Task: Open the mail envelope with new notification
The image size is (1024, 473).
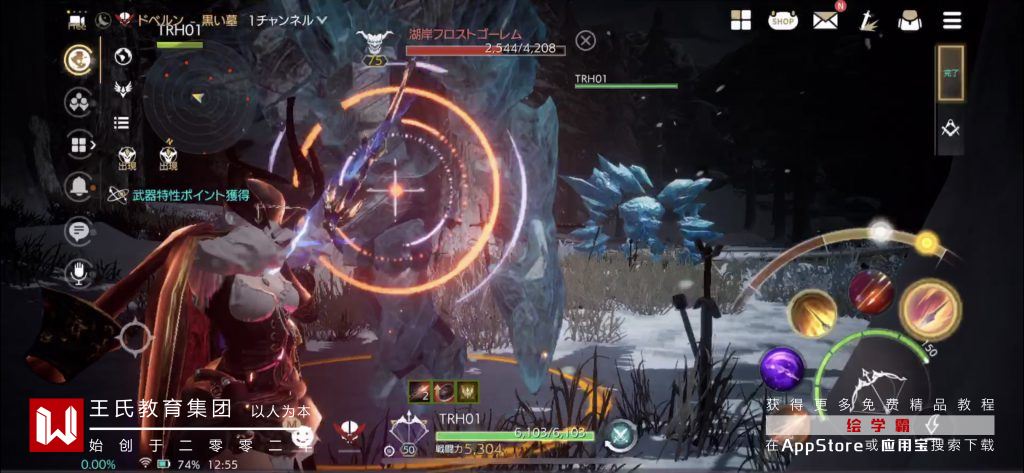Action: [825, 19]
